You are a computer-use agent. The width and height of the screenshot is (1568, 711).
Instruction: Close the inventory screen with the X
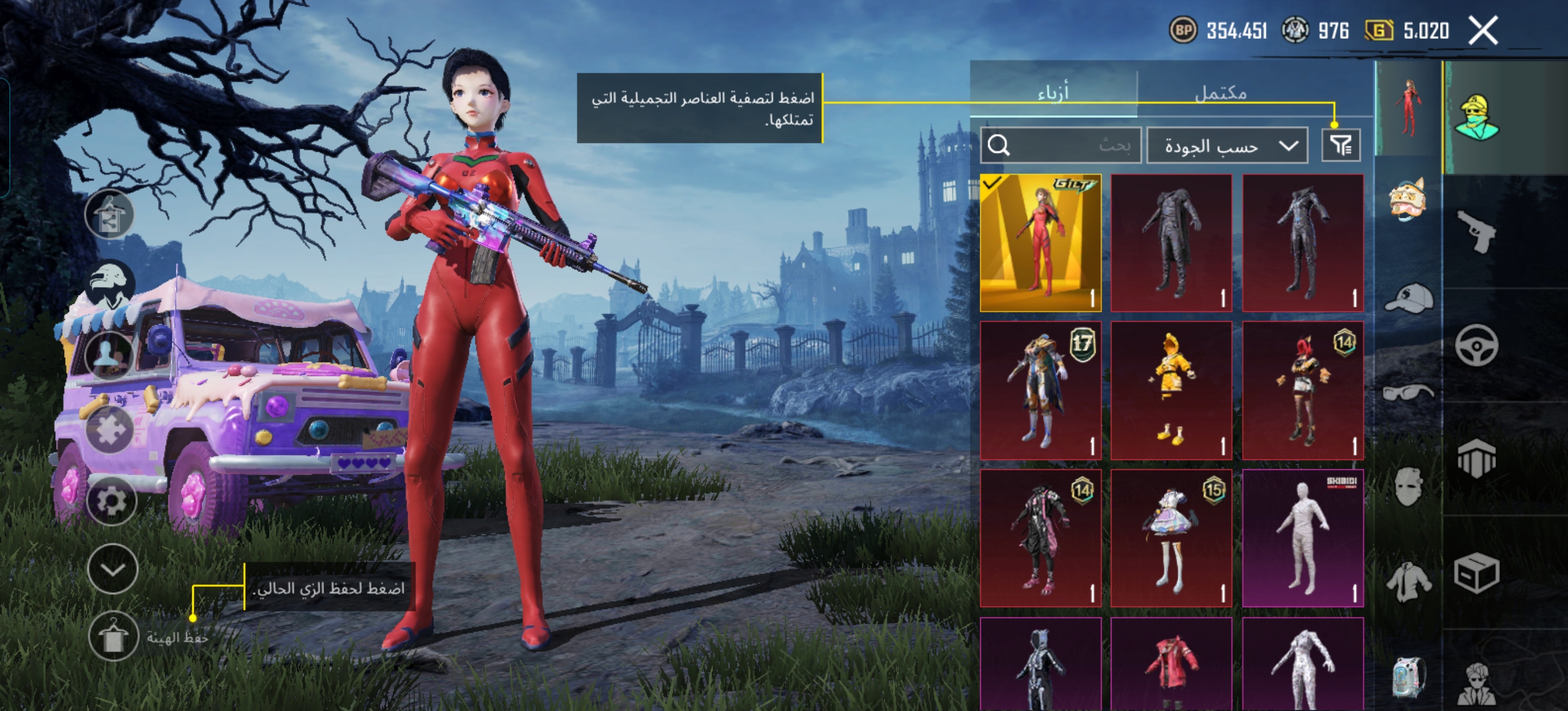click(1483, 30)
